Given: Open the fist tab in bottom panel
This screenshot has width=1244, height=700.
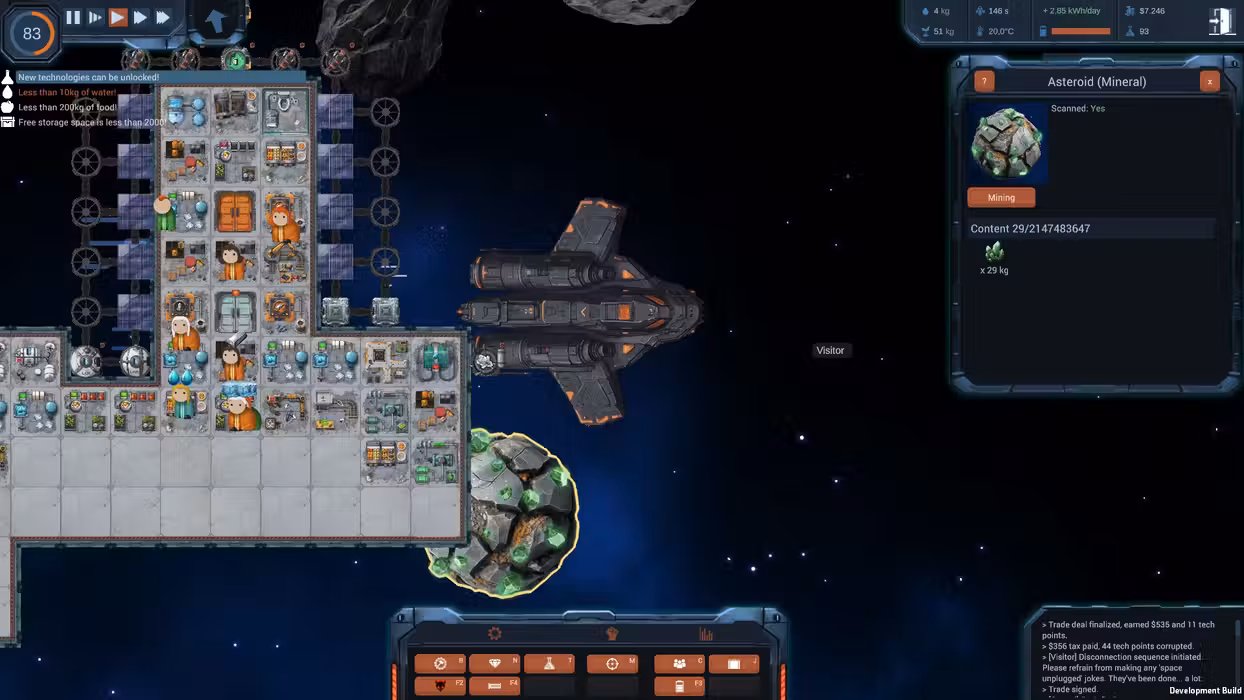Looking at the screenshot, I should 612,633.
